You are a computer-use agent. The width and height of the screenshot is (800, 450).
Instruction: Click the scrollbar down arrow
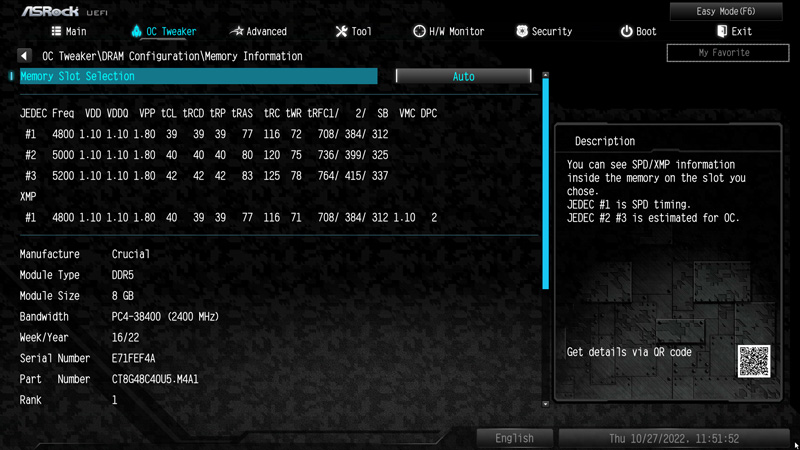545,403
